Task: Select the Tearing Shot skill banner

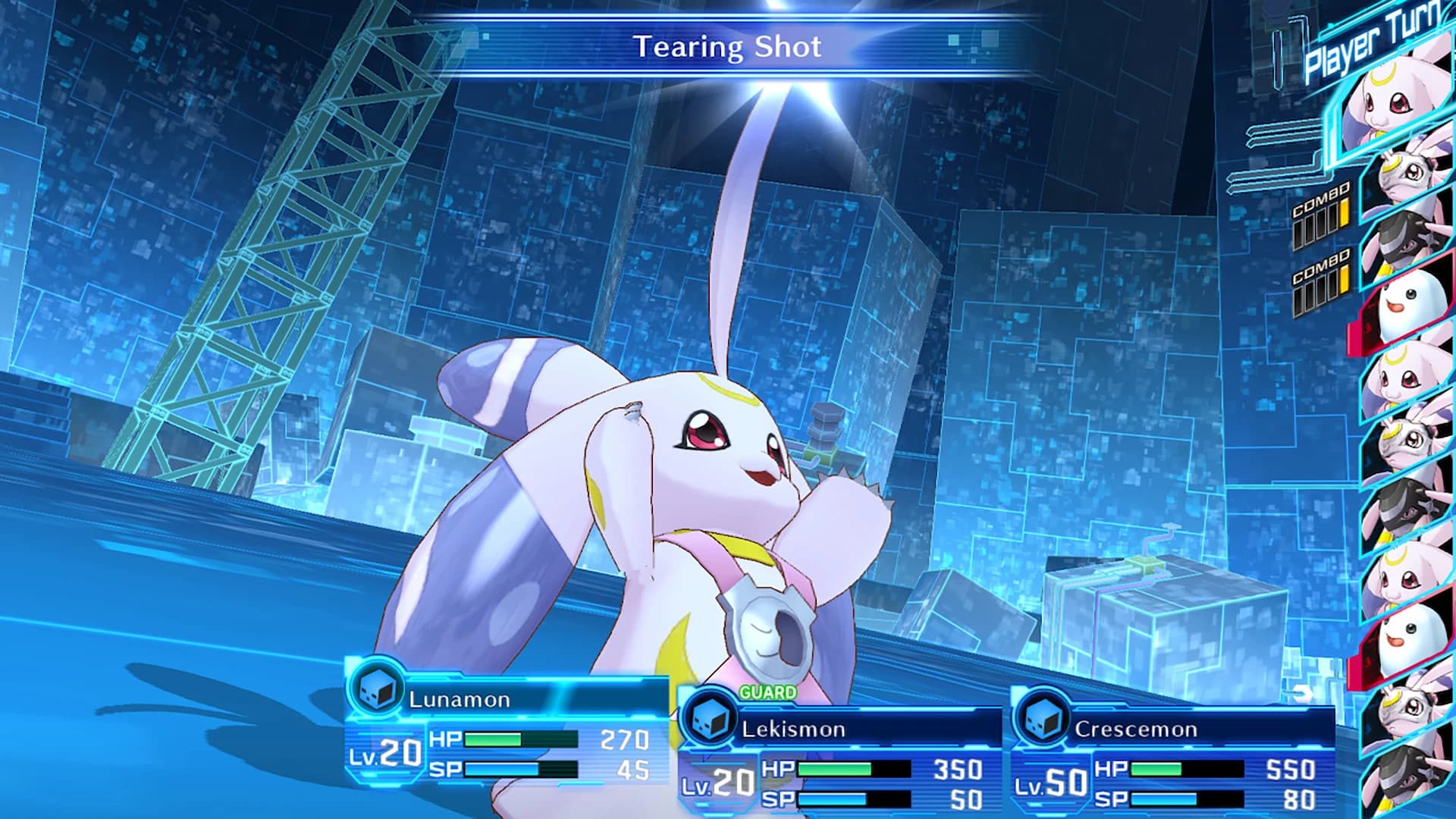Action: (x=730, y=46)
